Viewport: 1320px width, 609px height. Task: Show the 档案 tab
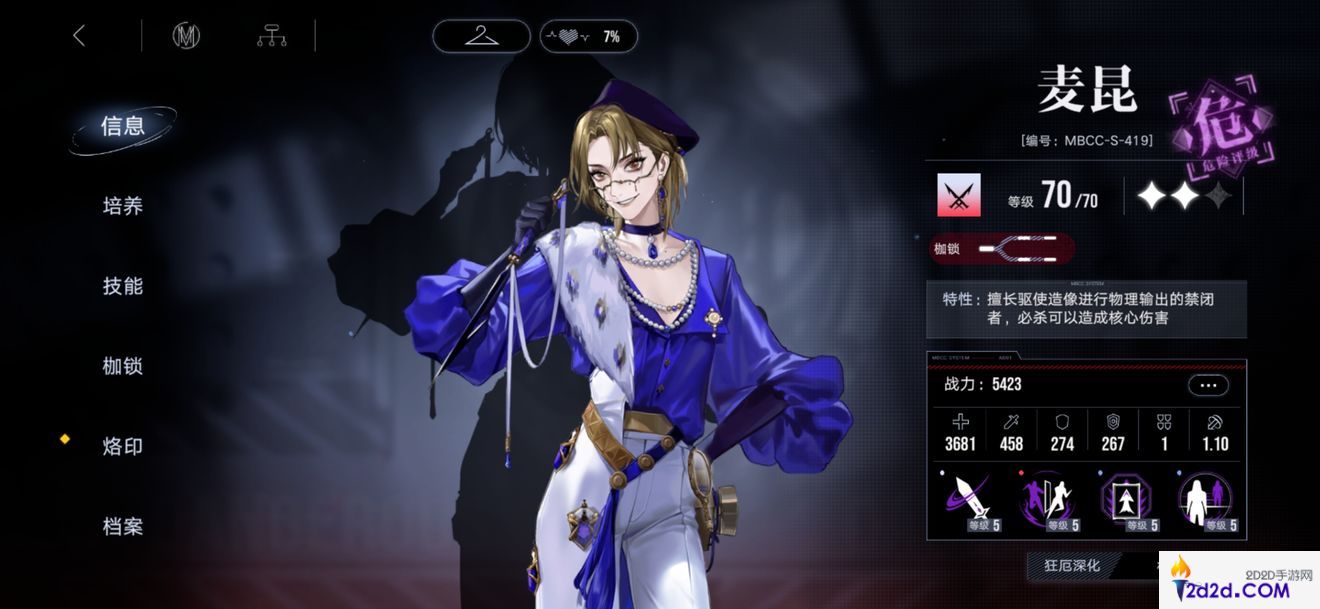click(x=123, y=527)
